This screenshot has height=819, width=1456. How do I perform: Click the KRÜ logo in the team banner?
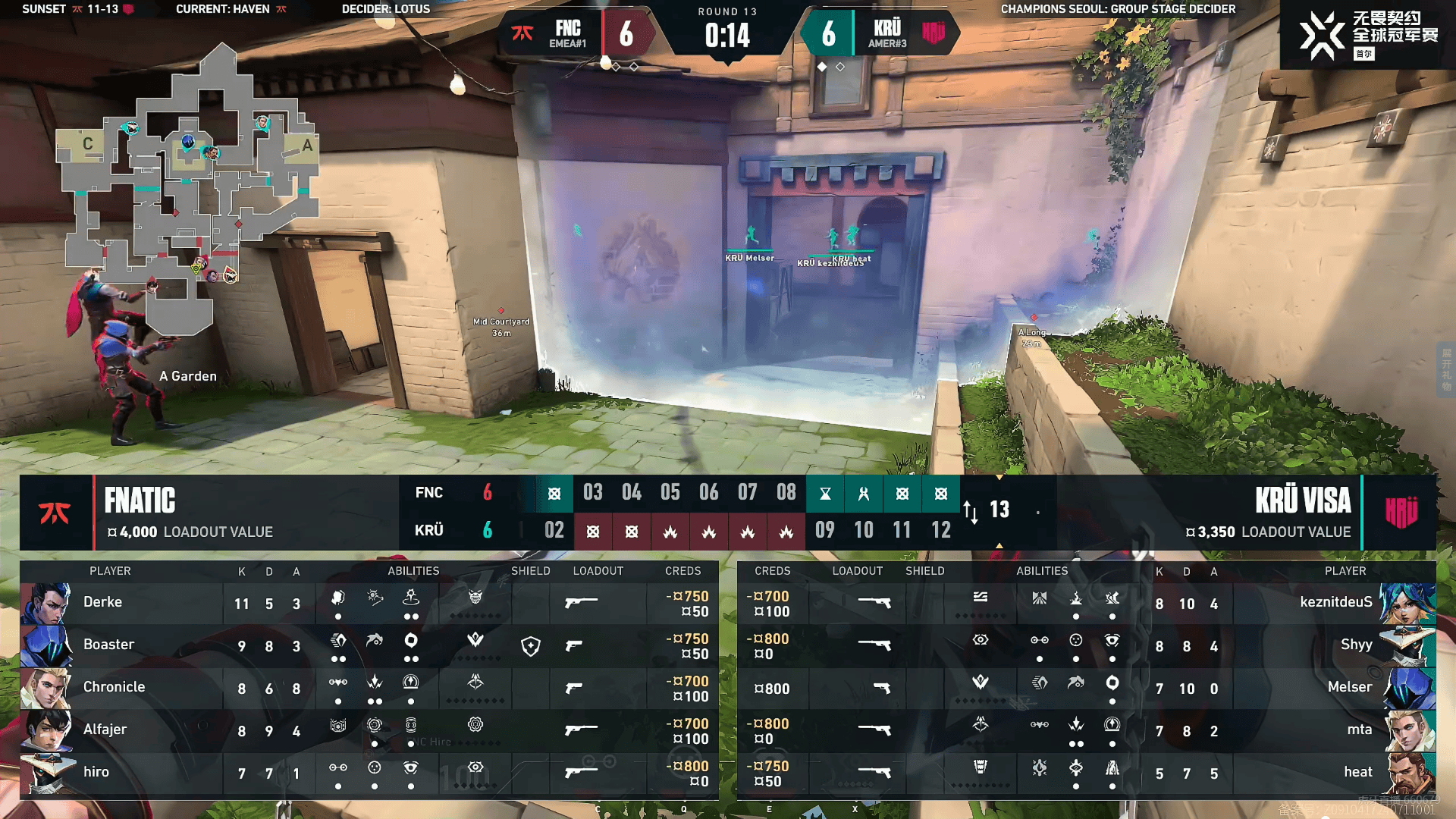(x=1401, y=513)
